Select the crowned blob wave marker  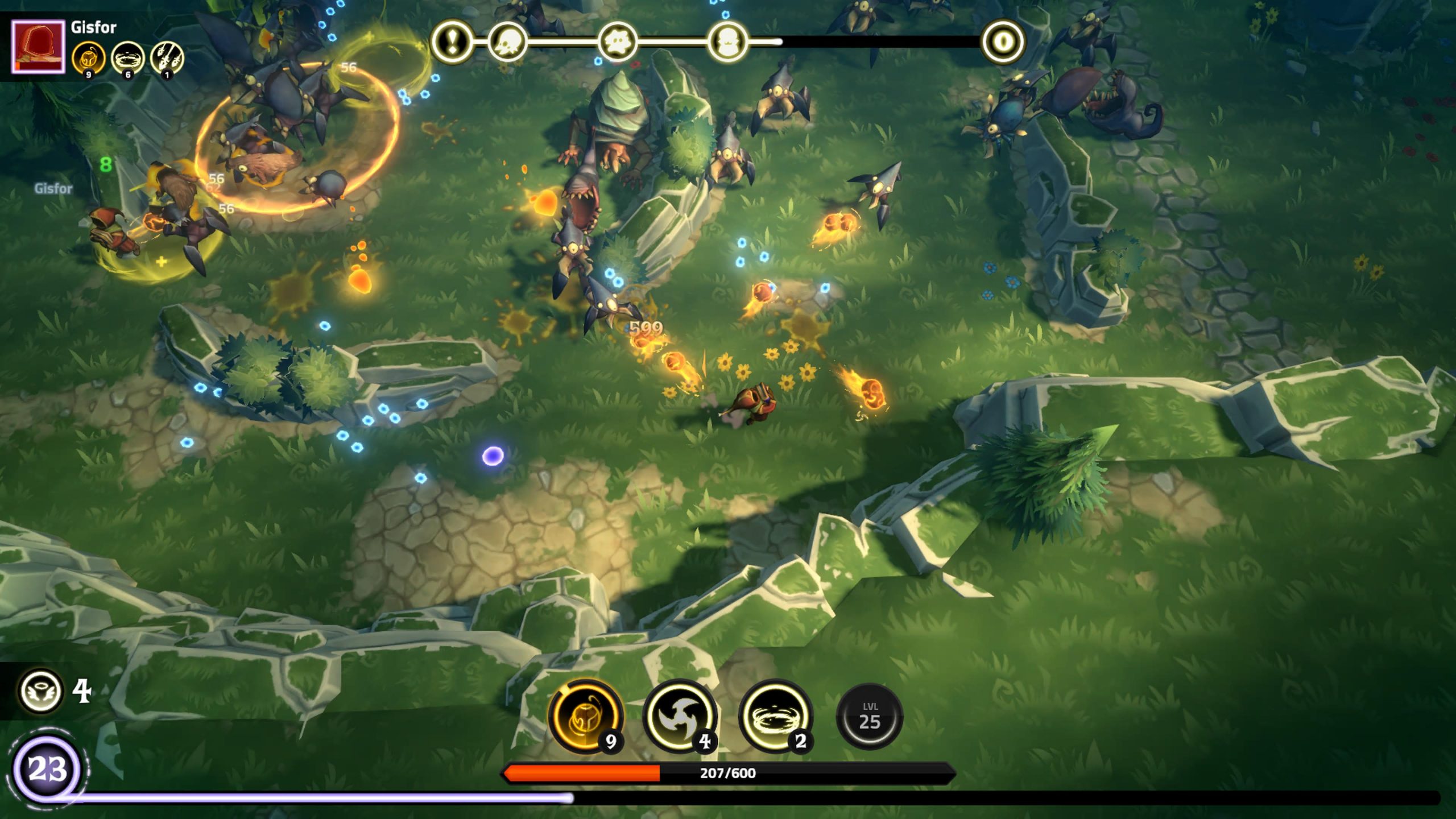pyautogui.click(x=728, y=42)
